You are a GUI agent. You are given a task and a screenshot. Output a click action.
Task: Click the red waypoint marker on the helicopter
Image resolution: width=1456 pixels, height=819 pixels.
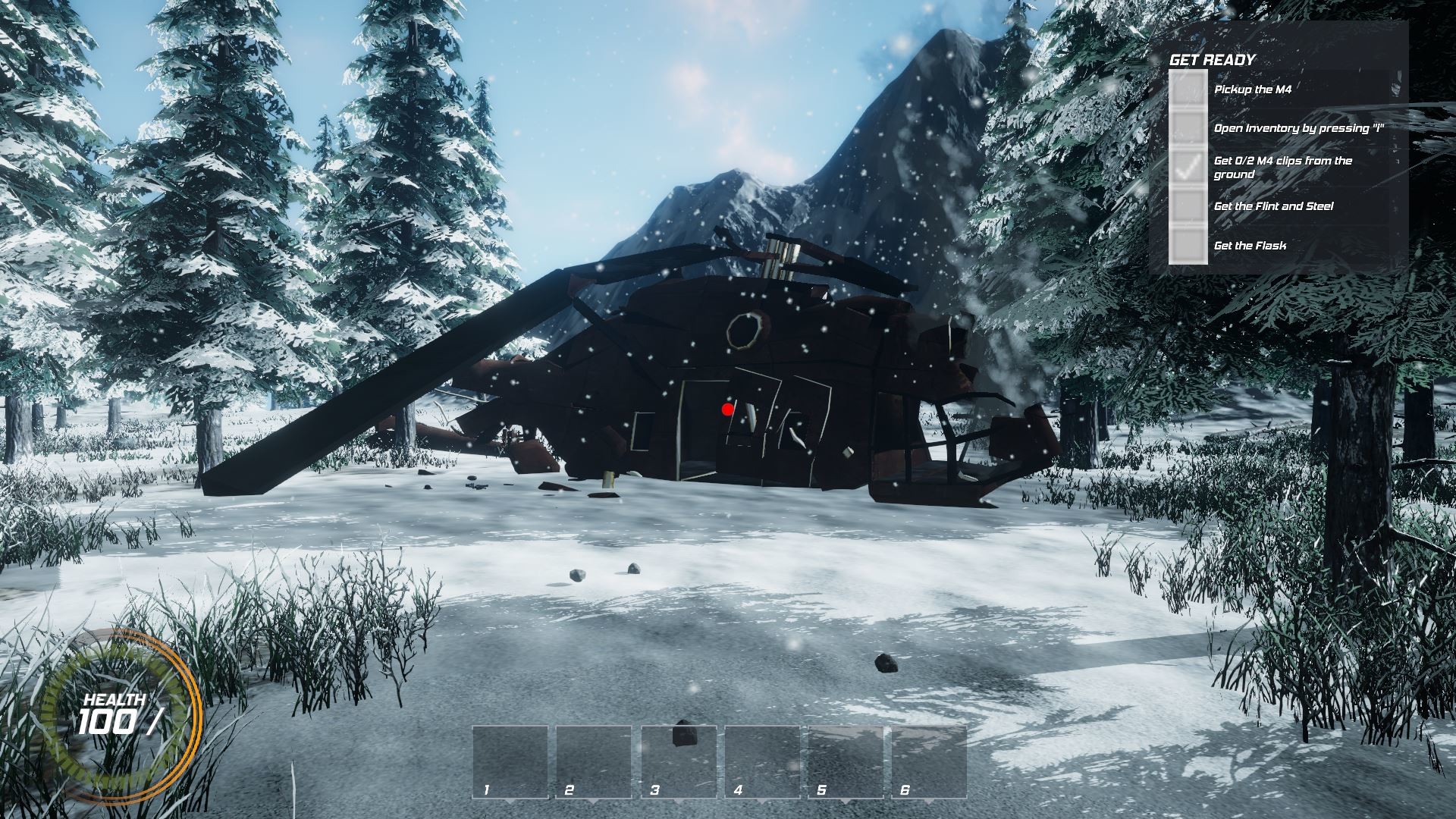click(726, 409)
